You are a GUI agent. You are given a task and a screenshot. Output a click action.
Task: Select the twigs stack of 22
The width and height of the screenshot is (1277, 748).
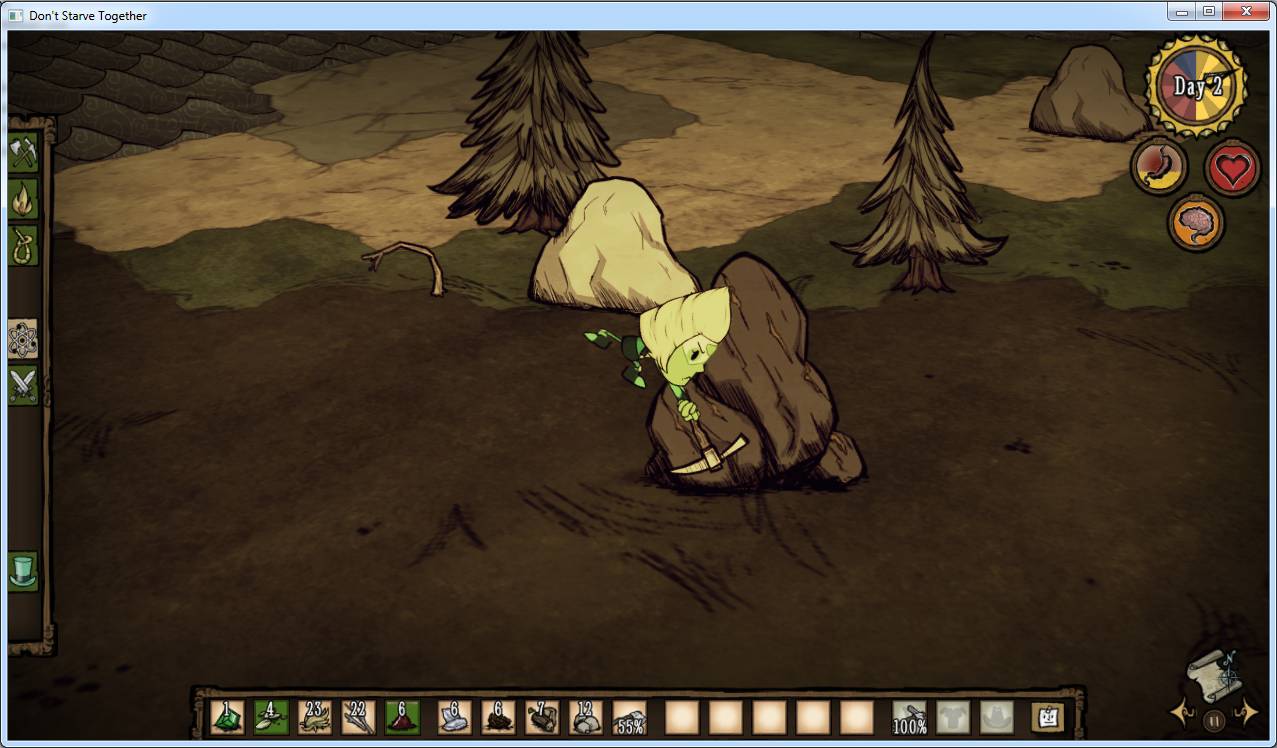pyautogui.click(x=358, y=717)
